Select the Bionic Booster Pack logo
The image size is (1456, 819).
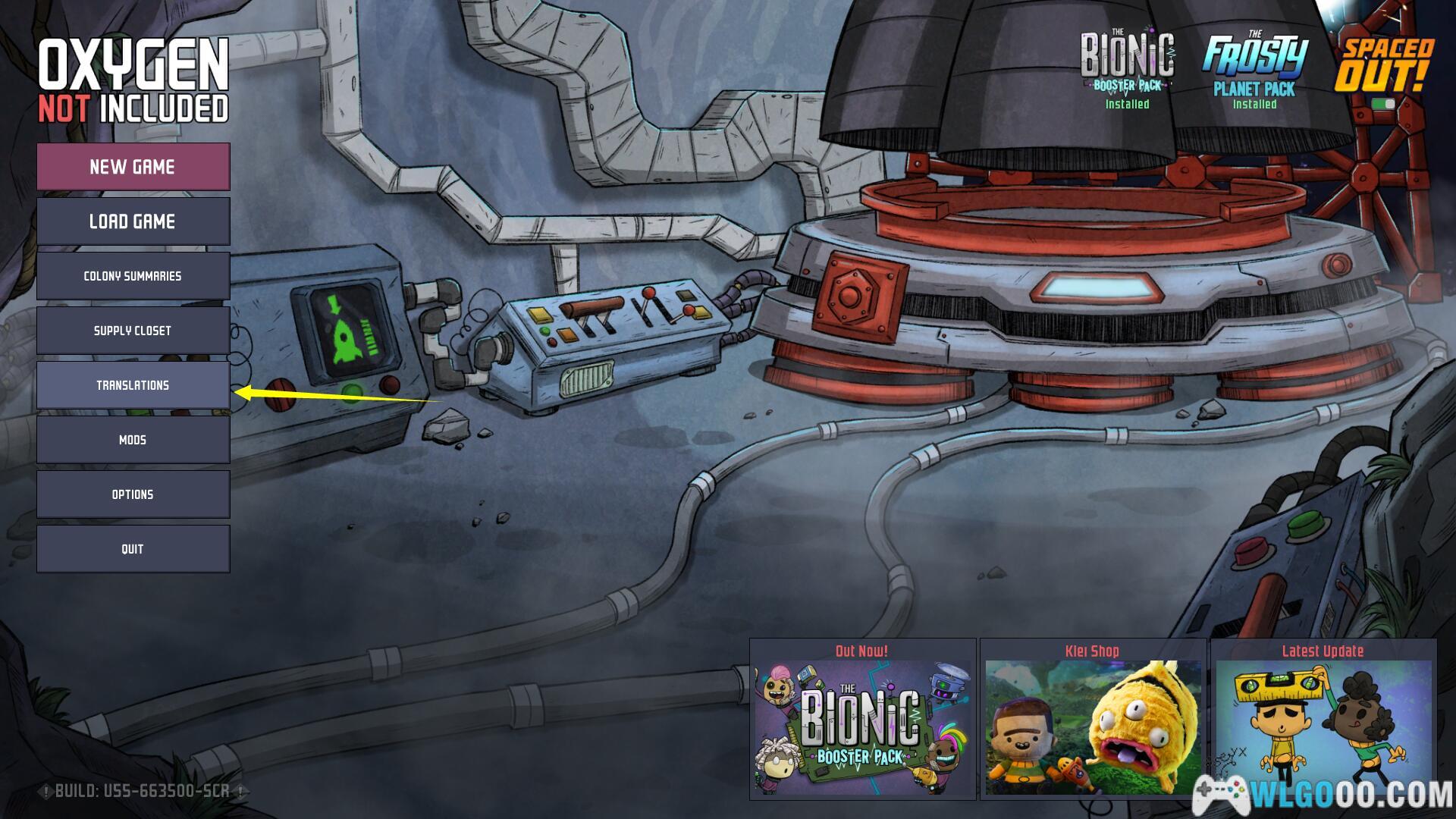[x=1127, y=64]
